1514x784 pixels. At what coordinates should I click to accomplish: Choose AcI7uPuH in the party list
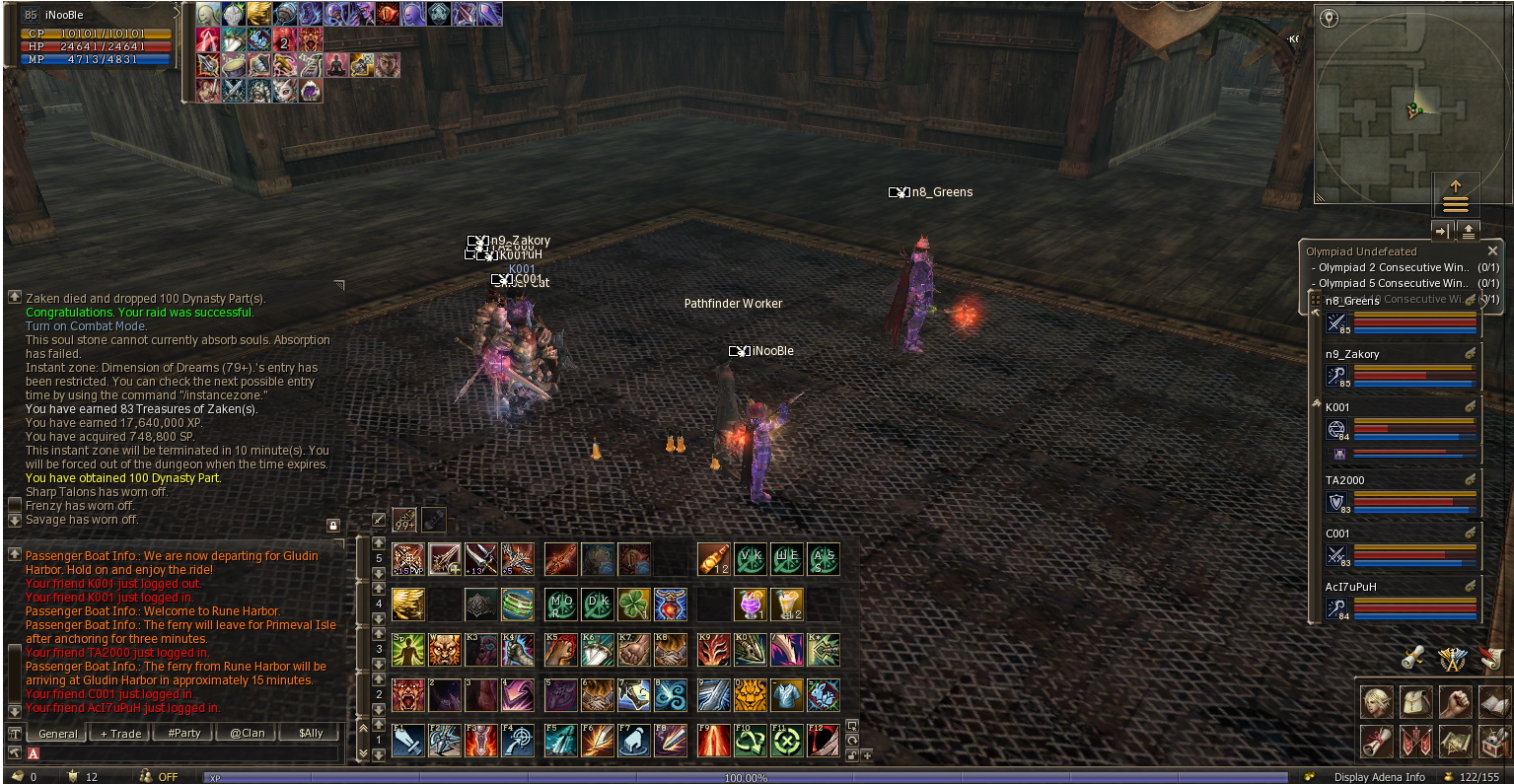(1402, 600)
